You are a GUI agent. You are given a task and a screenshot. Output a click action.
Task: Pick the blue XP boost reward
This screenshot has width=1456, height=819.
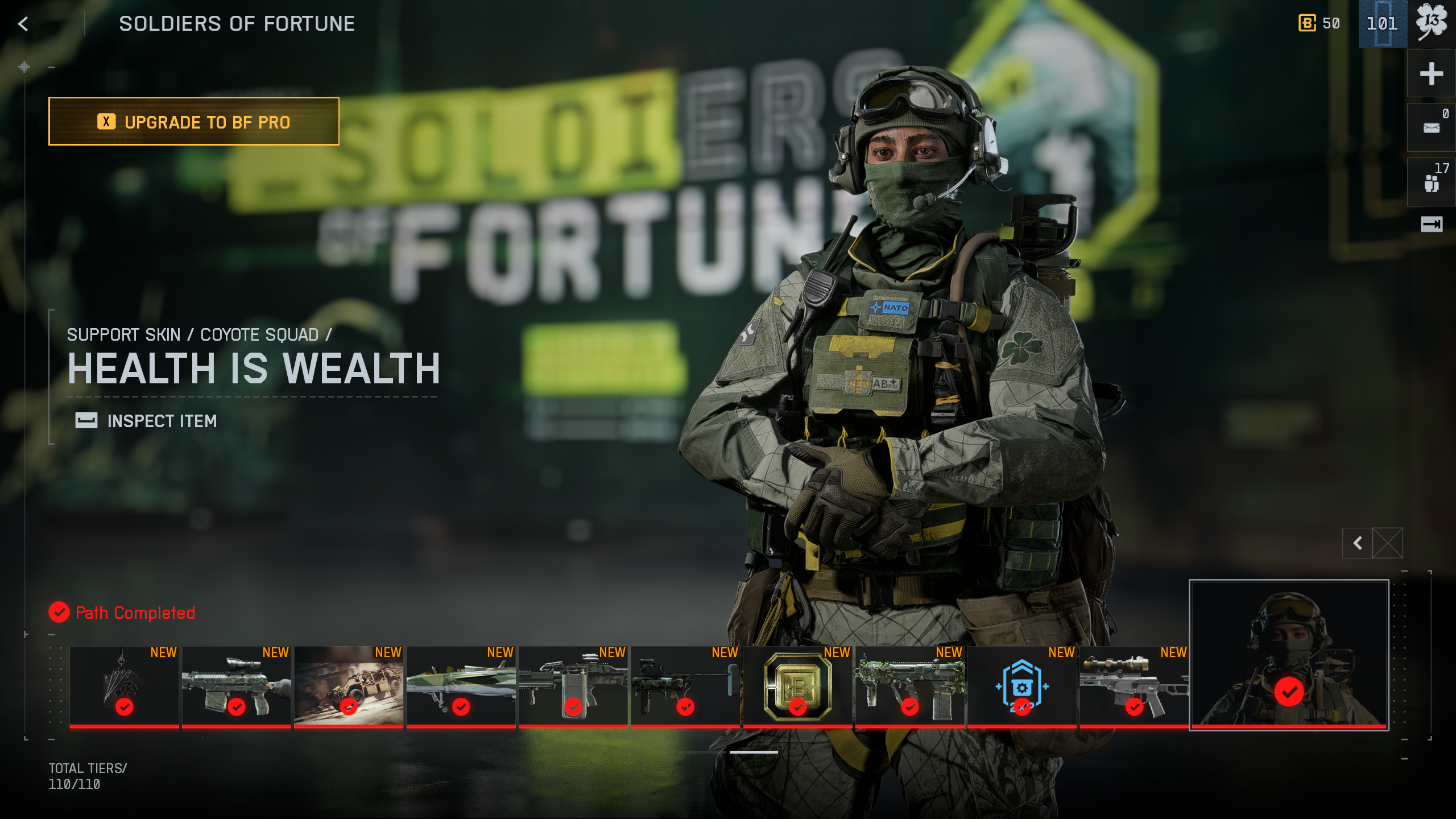[1022, 686]
